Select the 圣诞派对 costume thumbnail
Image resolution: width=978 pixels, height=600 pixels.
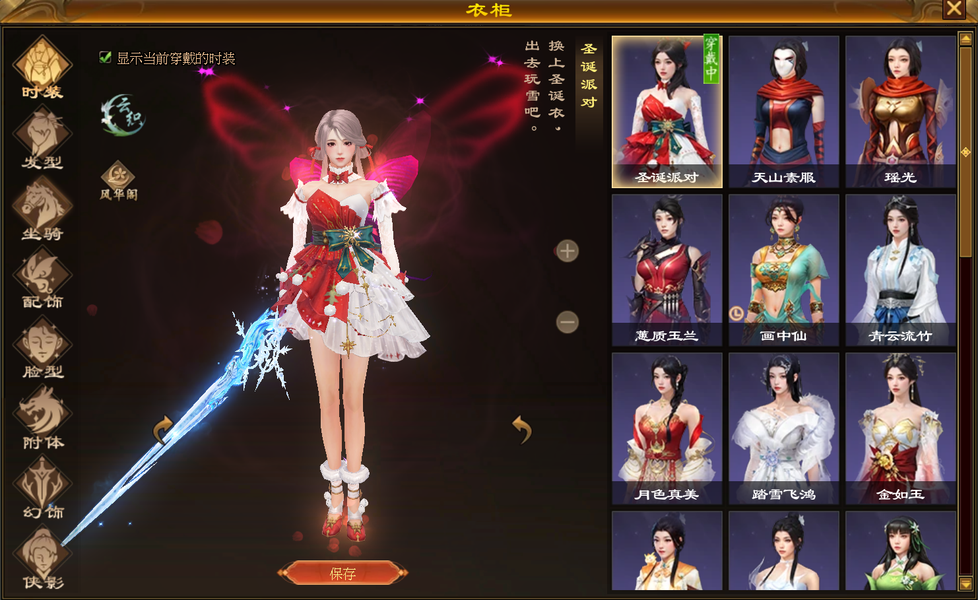(666, 111)
